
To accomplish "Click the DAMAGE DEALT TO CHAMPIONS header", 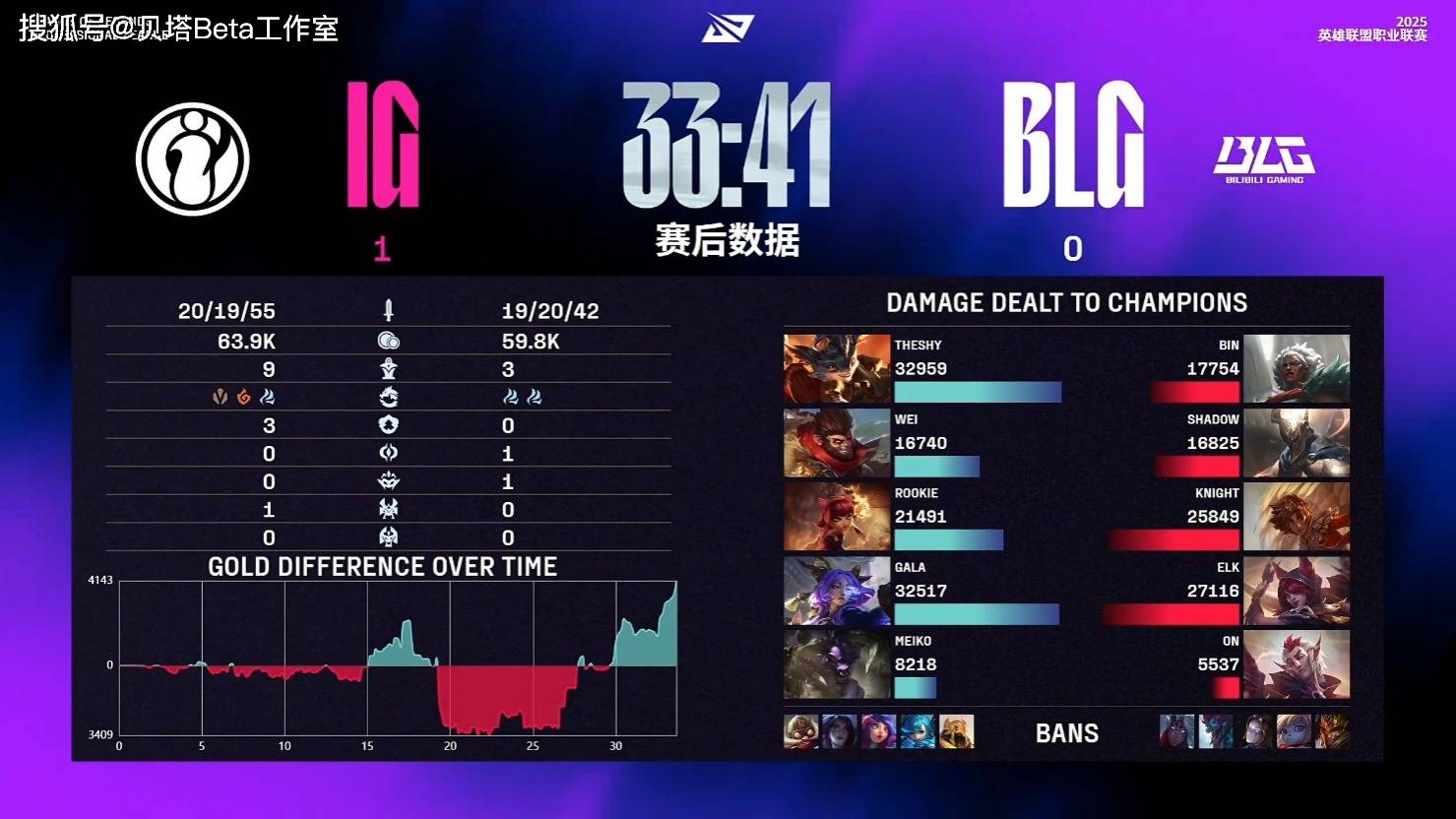I will coord(1066,303).
